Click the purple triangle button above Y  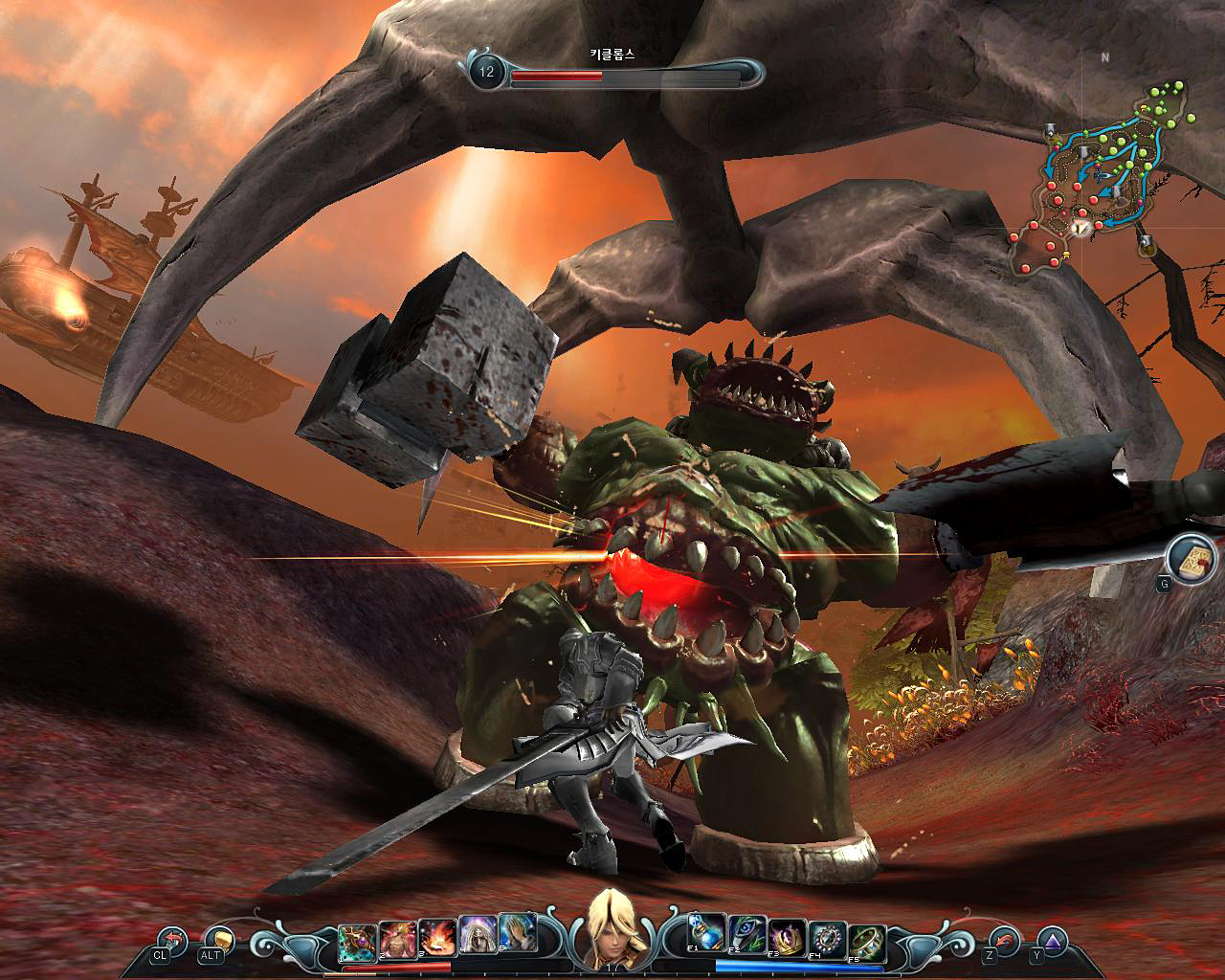pyautogui.click(x=1053, y=940)
